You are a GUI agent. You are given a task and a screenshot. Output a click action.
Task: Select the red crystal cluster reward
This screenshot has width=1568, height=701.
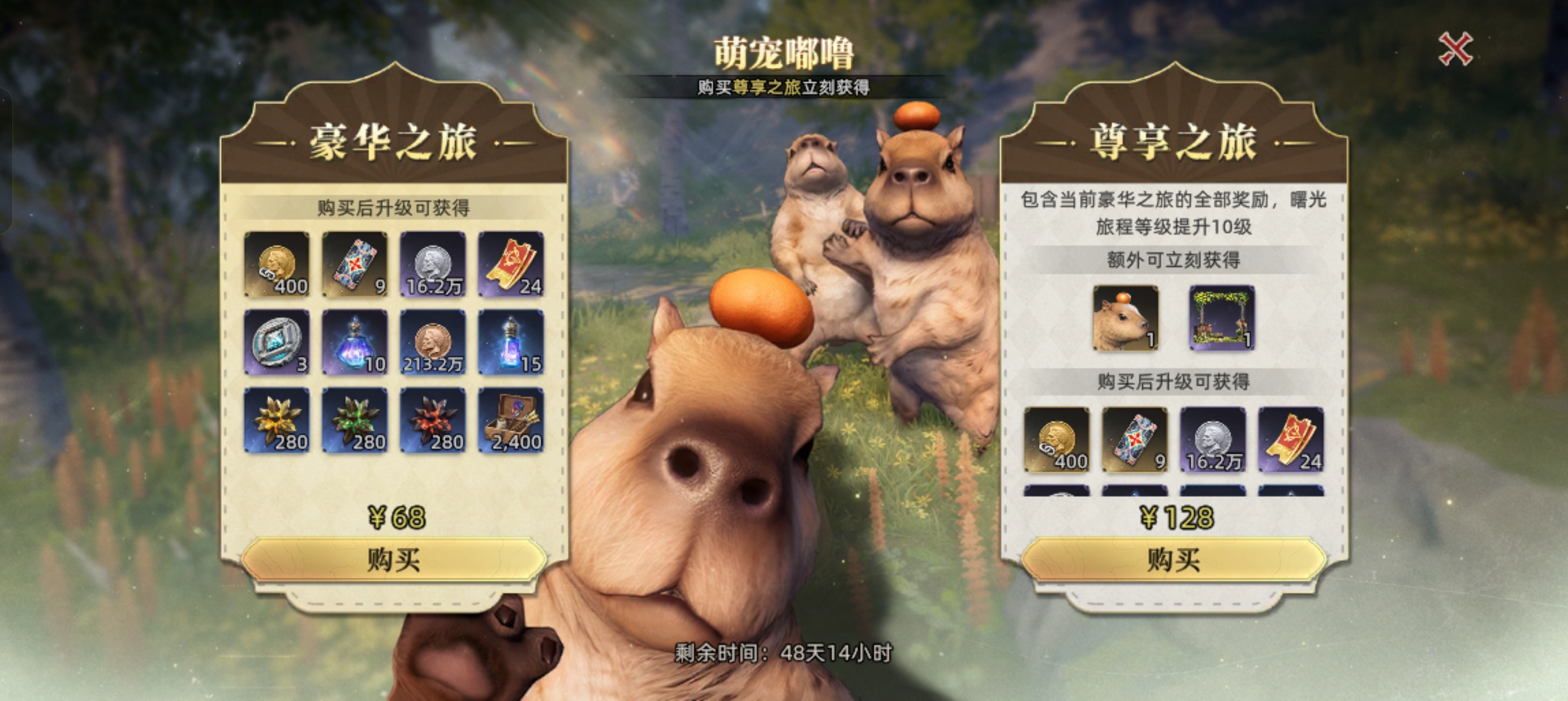(433, 421)
